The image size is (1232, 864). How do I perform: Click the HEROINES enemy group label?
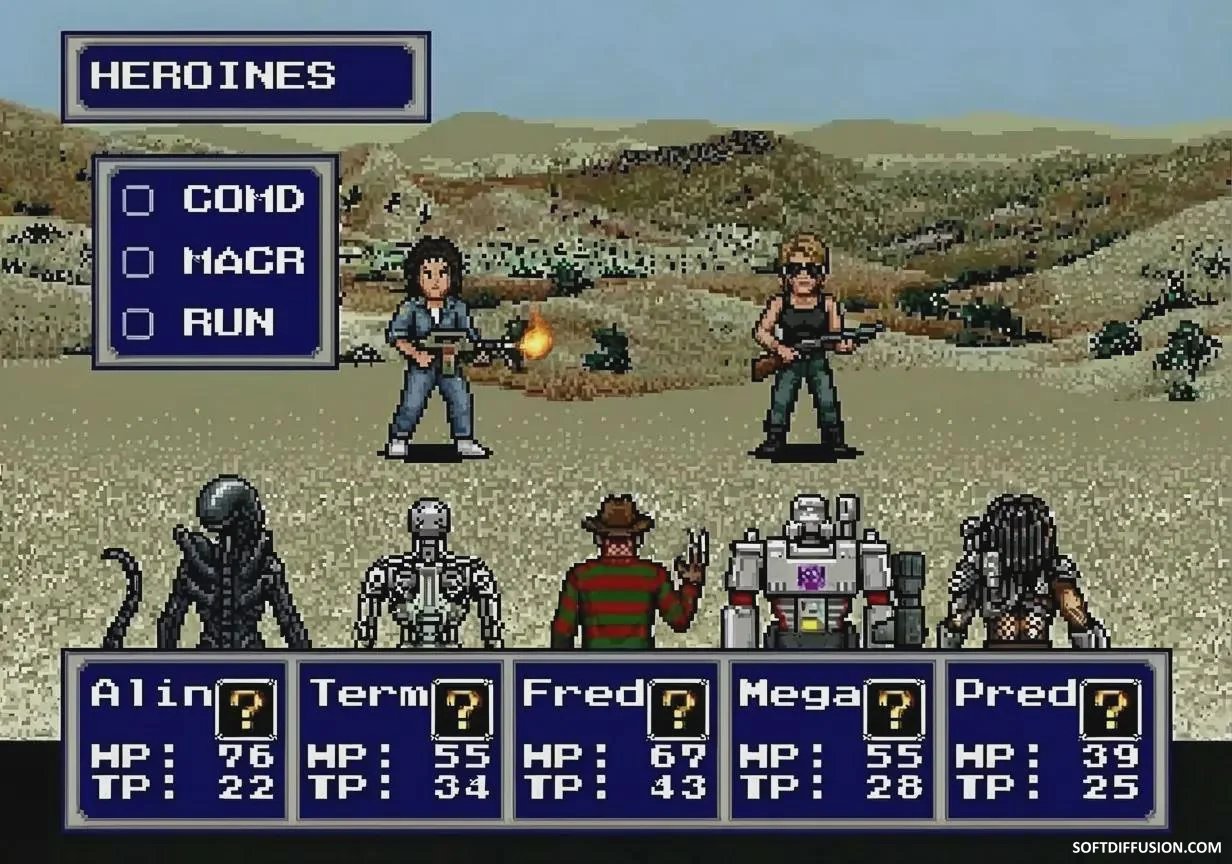click(245, 77)
